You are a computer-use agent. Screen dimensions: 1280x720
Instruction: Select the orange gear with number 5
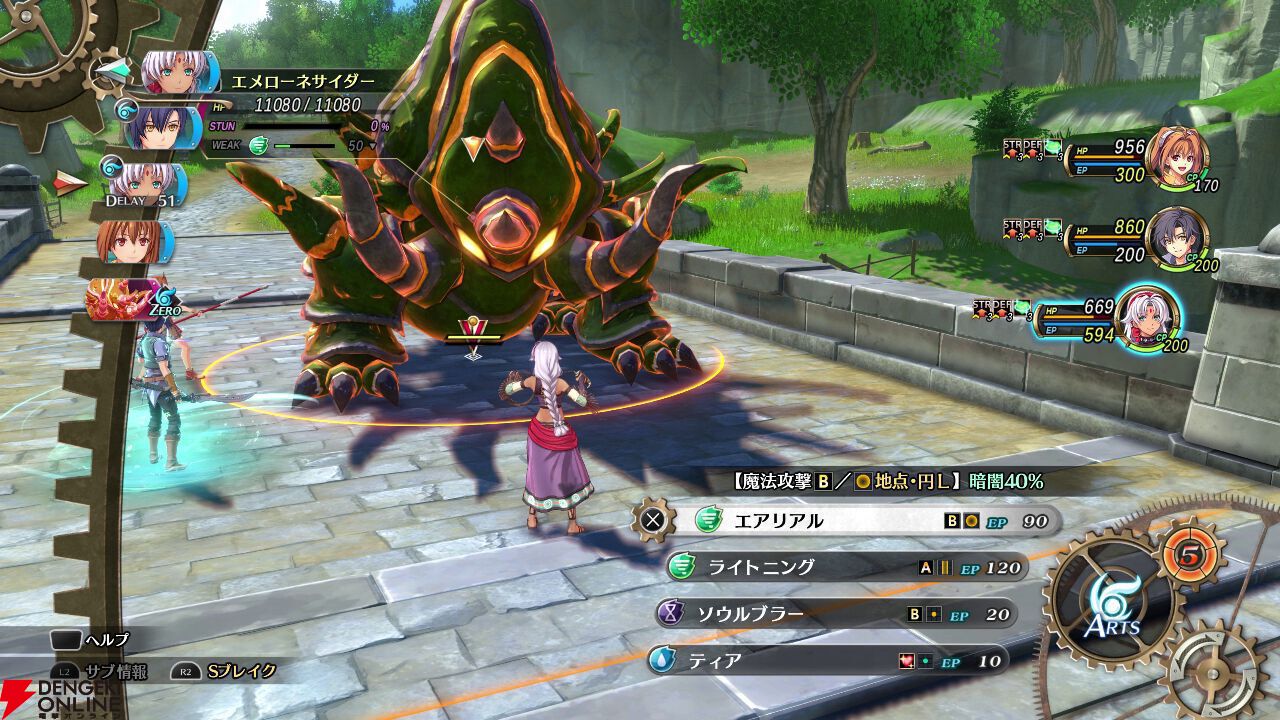(1190, 552)
